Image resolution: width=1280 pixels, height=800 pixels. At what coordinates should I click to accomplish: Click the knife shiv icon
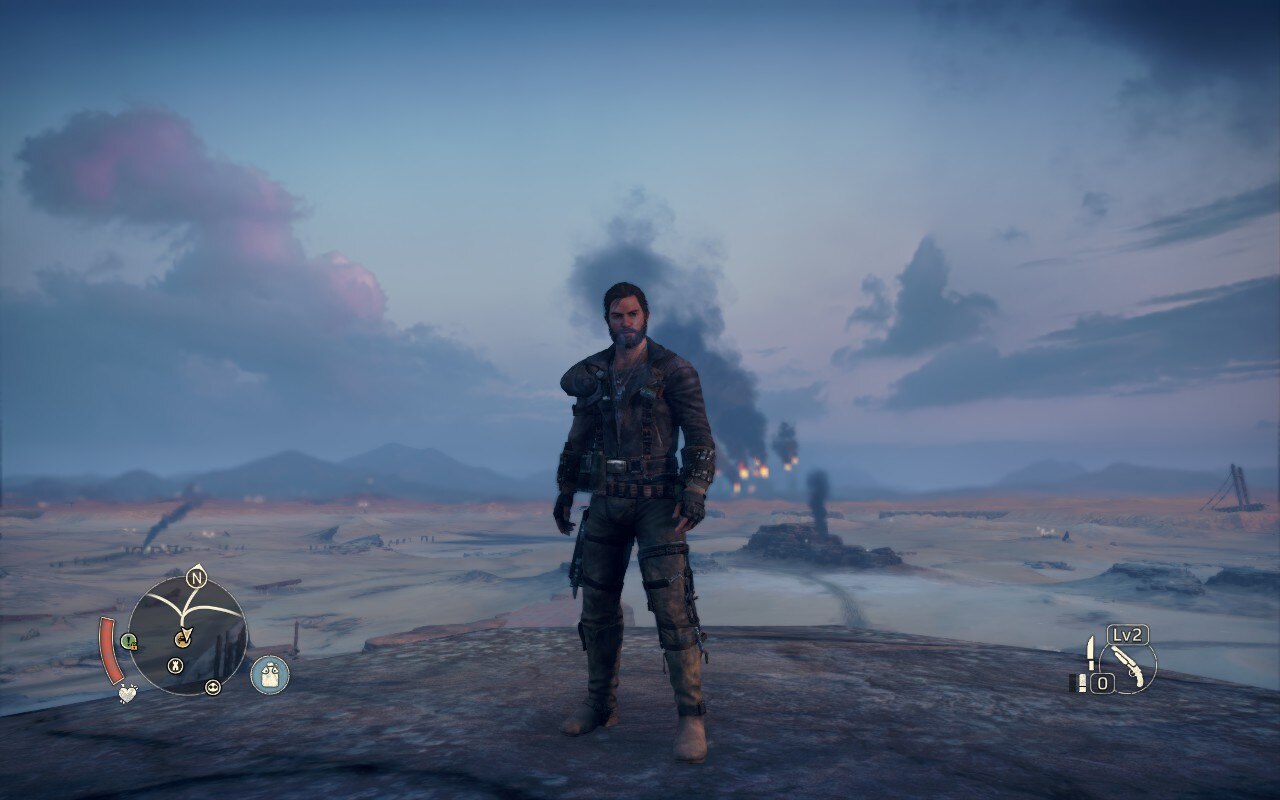coord(1089,653)
